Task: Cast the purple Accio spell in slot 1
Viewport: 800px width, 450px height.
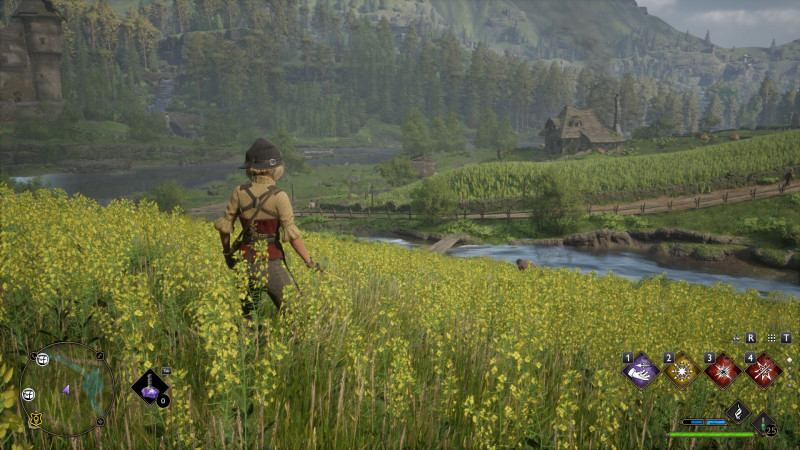Action: 640,371
